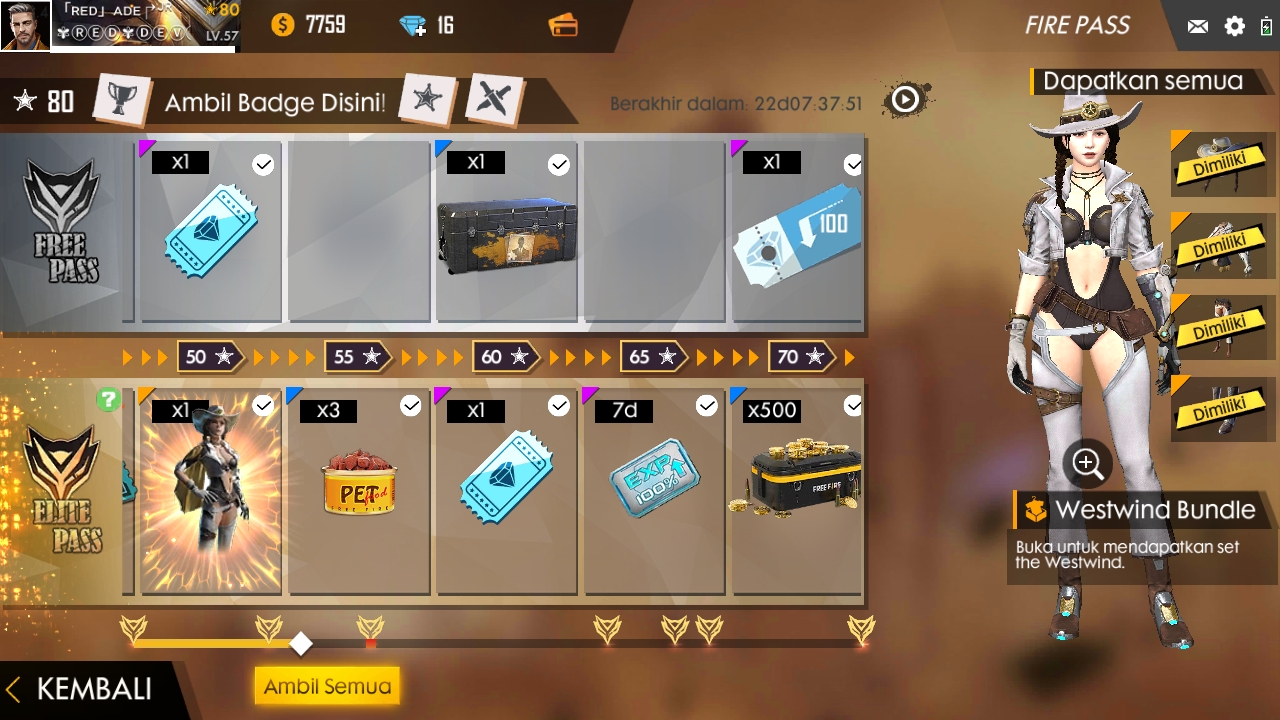1280x720 pixels.
Task: Open the settings gear icon
Action: [1235, 27]
